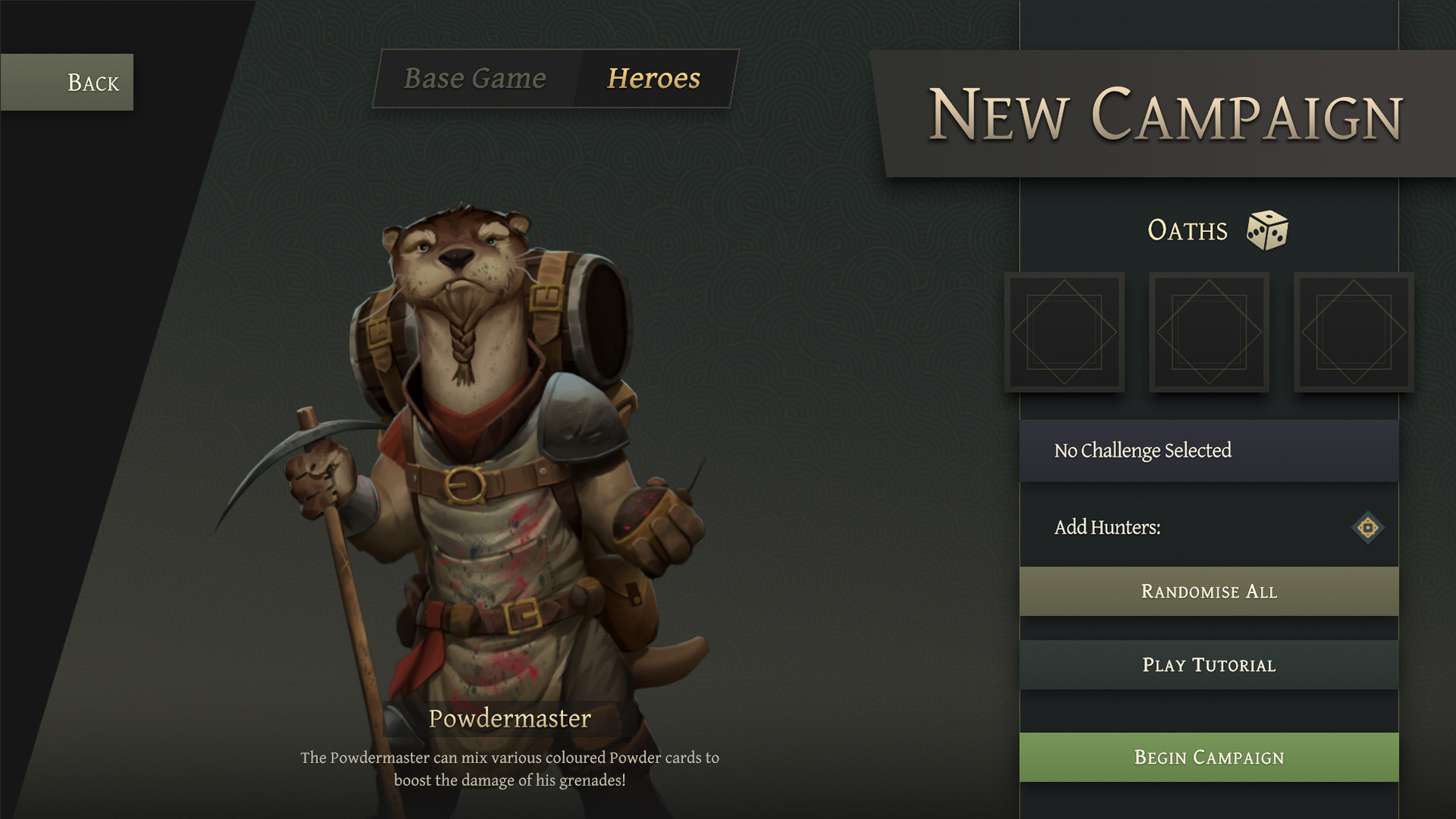The height and width of the screenshot is (819, 1456).
Task: Switch to the Base Game tab
Action: click(474, 78)
